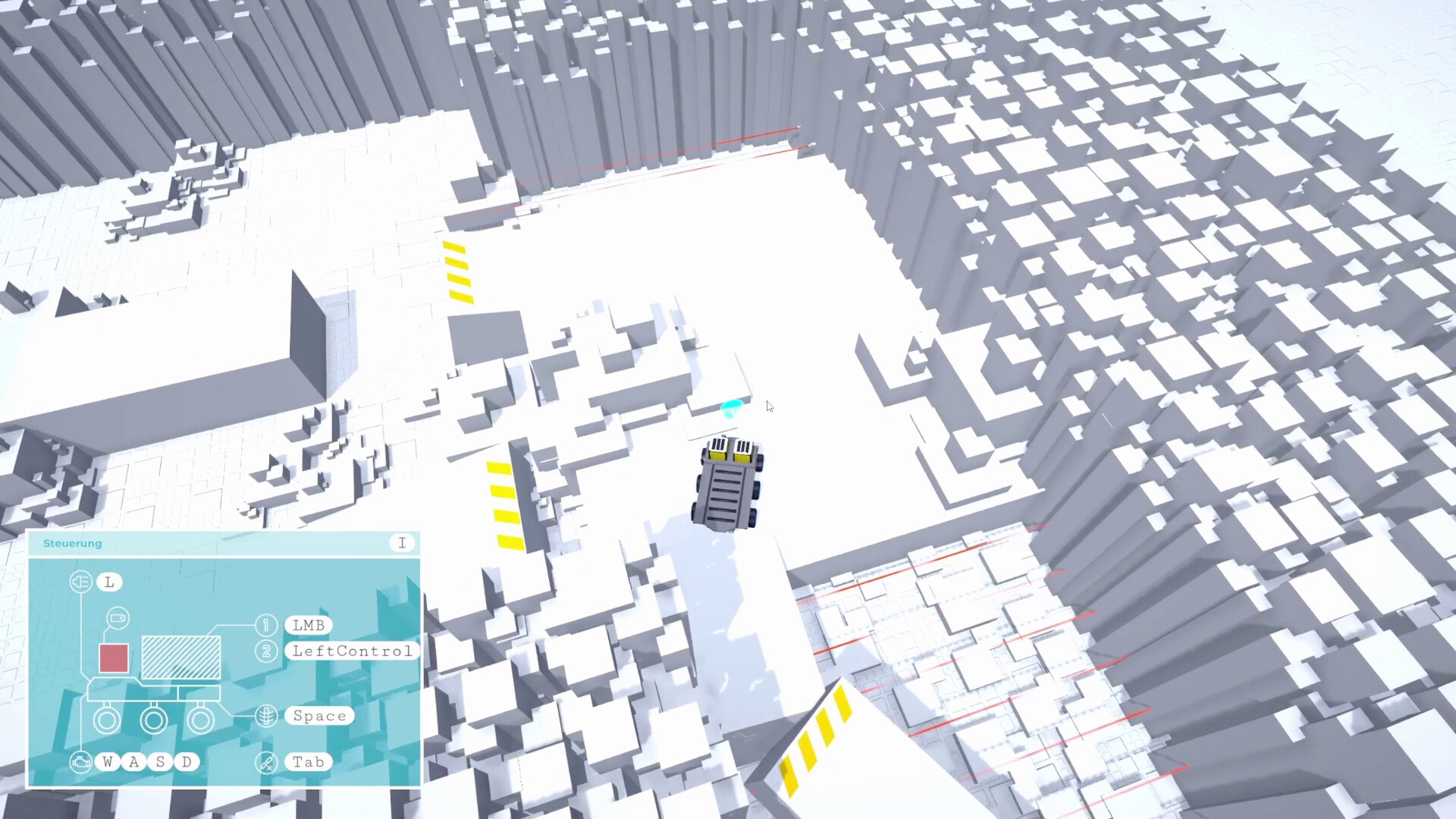The image size is (1456, 819).
Task: Click the red cargo square on the schematic
Action: coord(113,657)
